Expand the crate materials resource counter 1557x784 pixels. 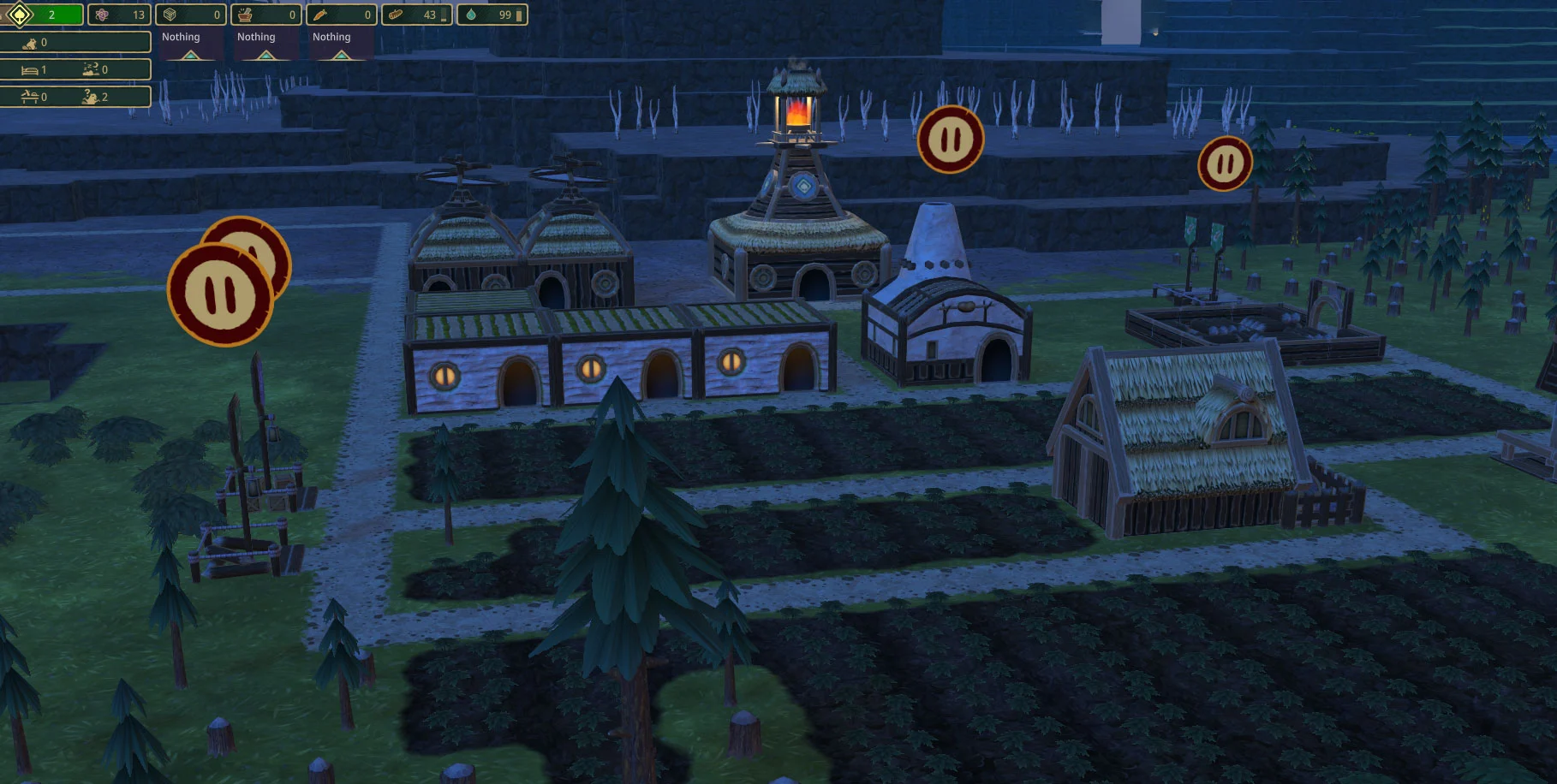pyautogui.click(x=191, y=15)
